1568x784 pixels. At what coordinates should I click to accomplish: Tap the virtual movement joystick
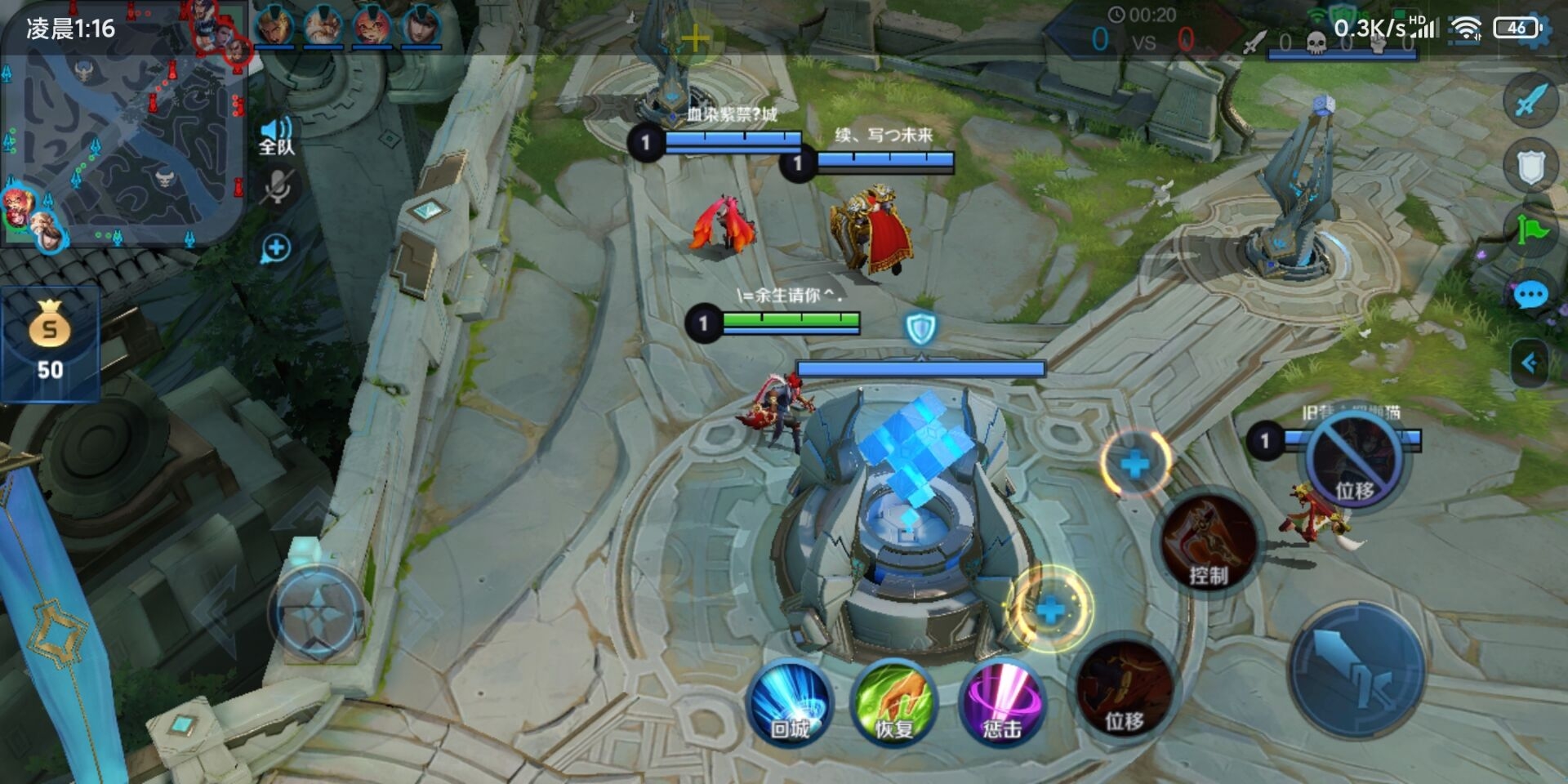[x=317, y=613]
